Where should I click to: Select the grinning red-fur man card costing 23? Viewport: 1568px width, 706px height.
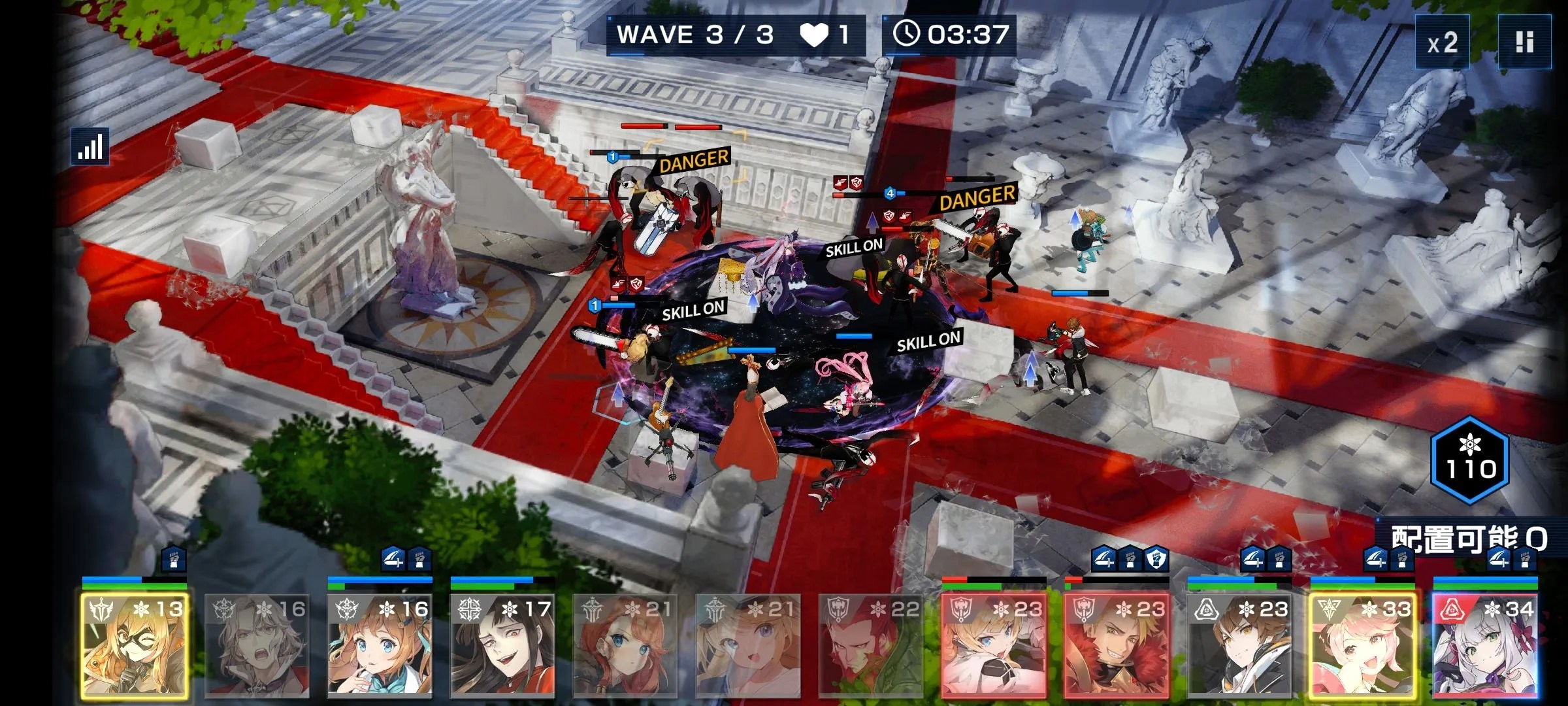(1116, 646)
